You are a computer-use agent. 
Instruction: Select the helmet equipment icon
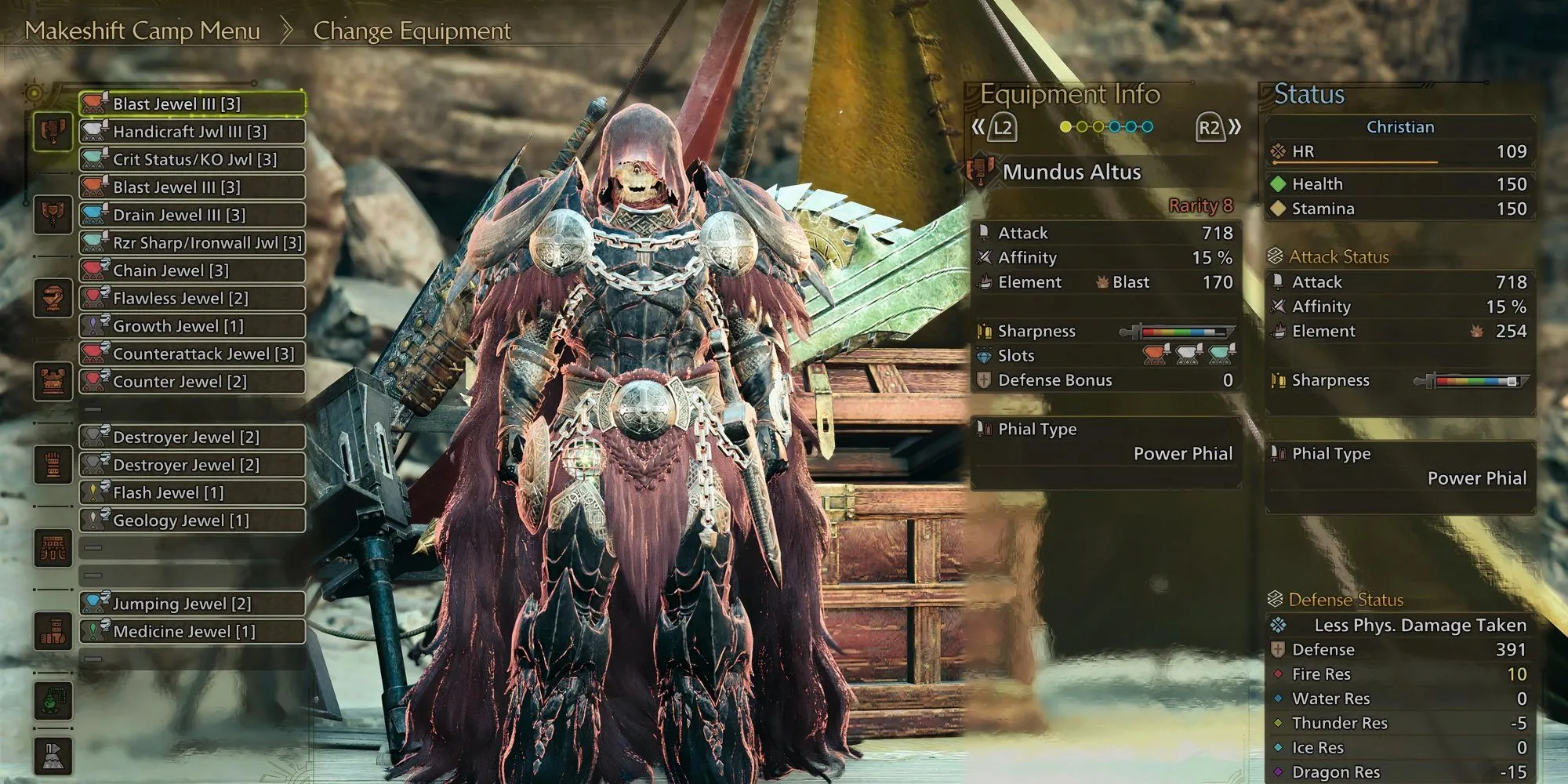point(53,298)
